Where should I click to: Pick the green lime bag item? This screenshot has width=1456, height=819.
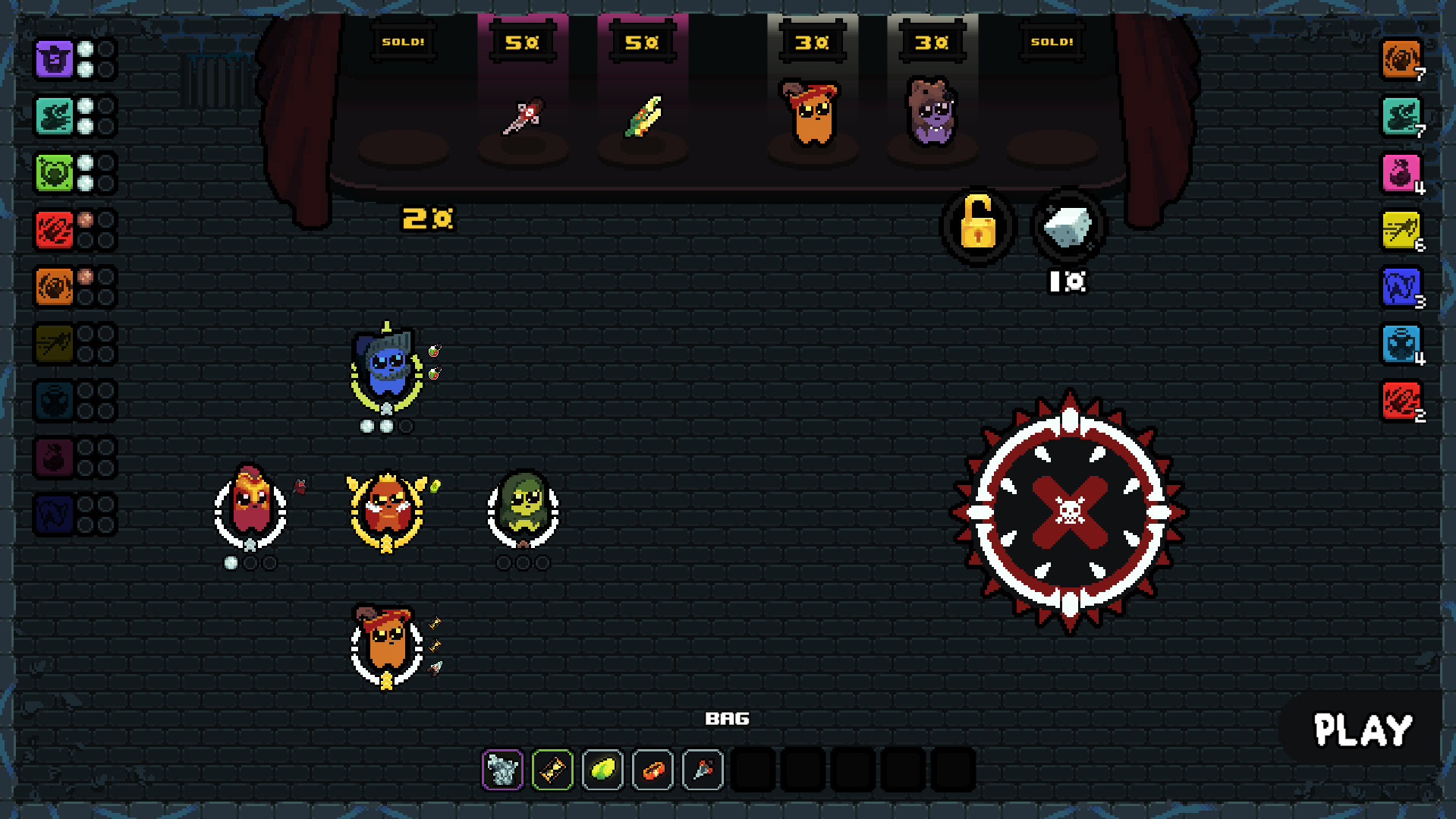pyautogui.click(x=602, y=770)
